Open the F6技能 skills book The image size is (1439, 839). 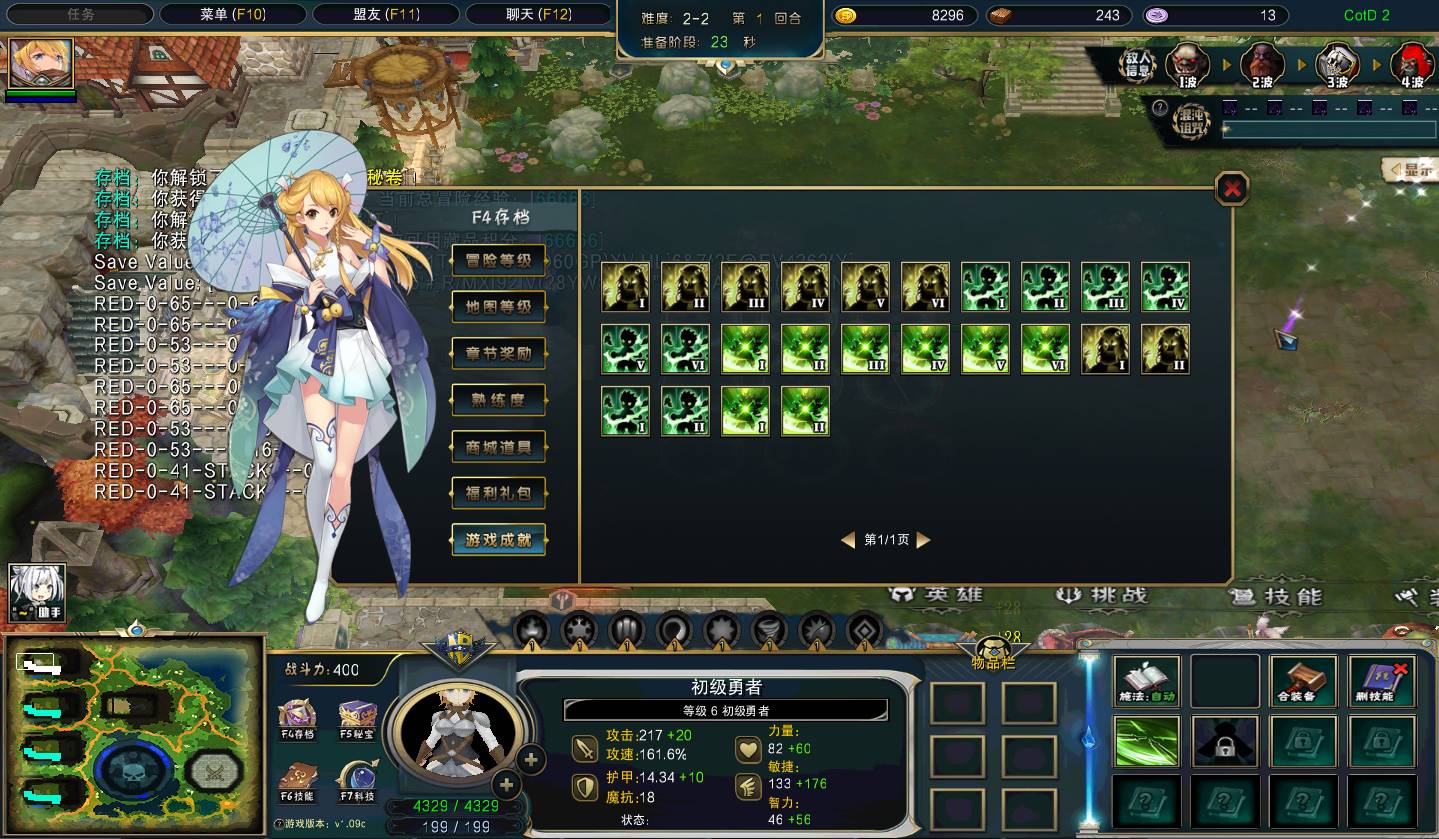[x=297, y=781]
